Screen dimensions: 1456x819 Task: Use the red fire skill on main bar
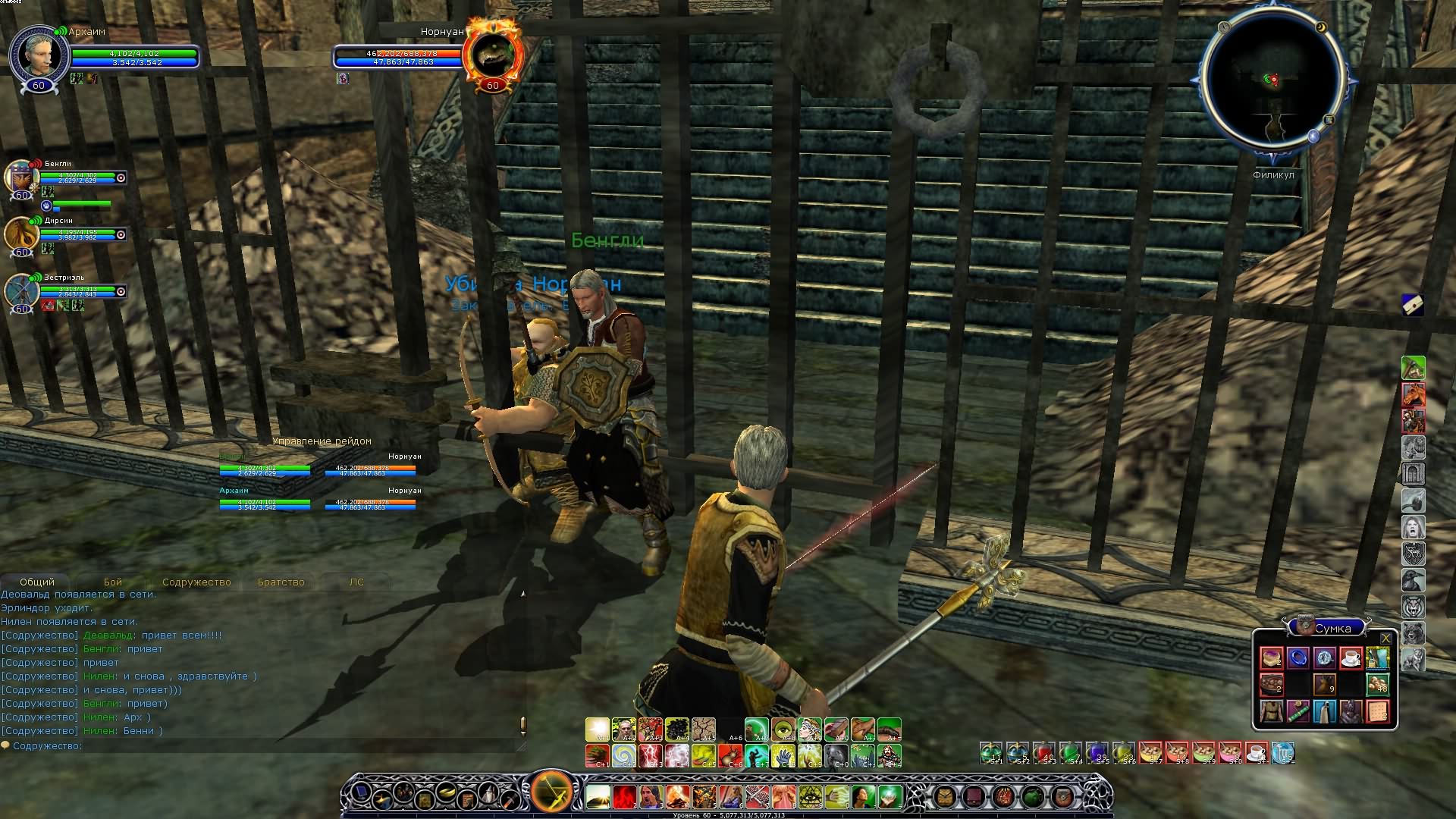624,797
